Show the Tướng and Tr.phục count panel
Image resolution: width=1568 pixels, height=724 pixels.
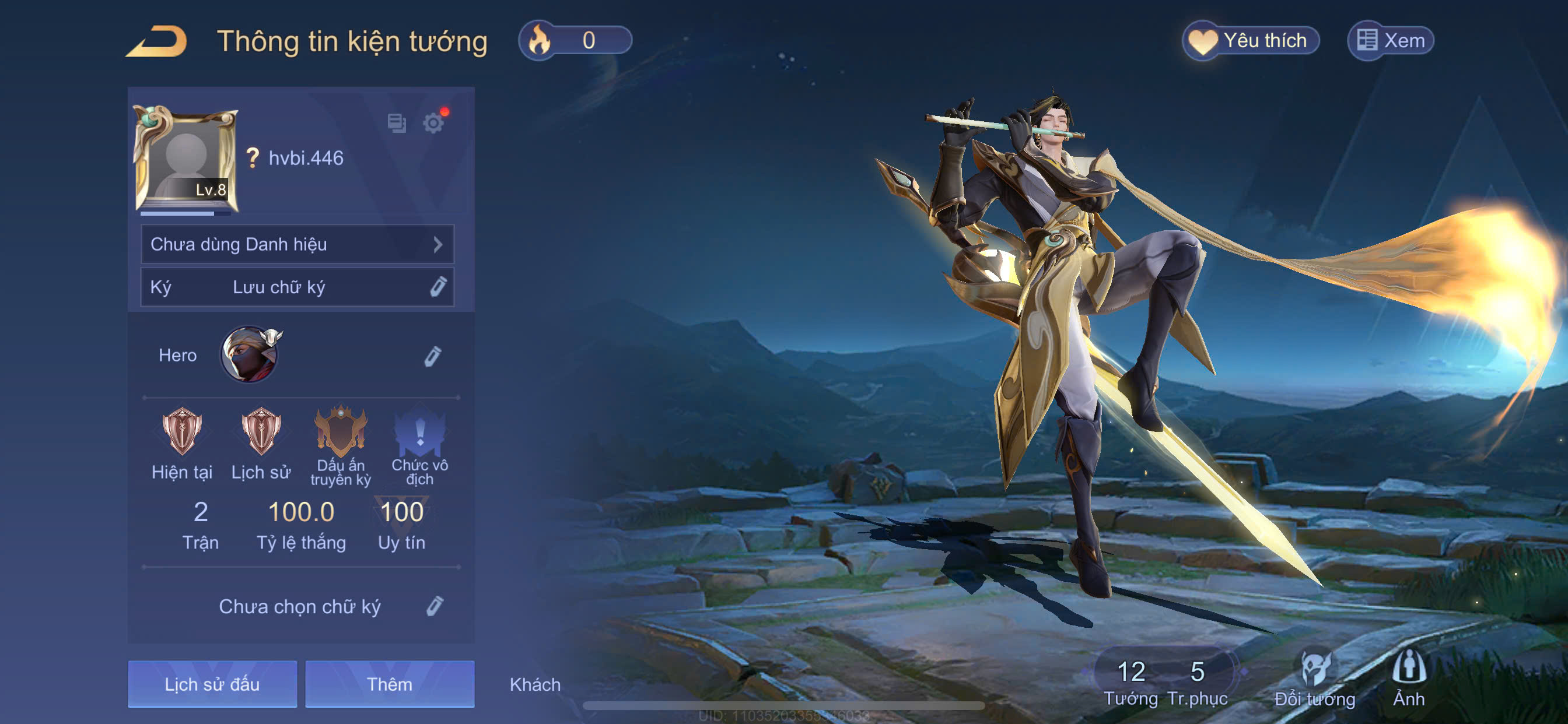(1164, 681)
